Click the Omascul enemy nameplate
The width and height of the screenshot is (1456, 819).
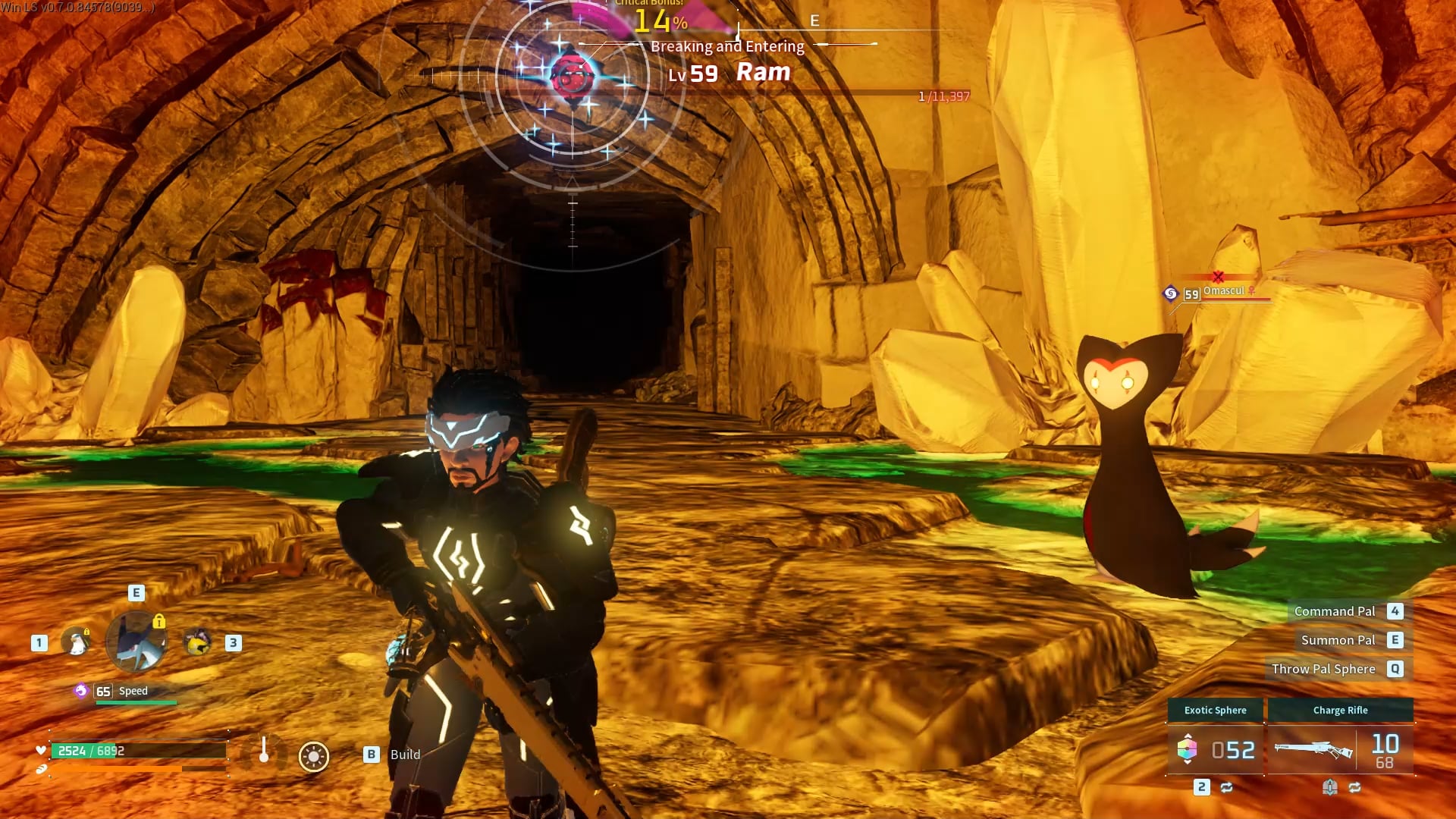[1223, 291]
